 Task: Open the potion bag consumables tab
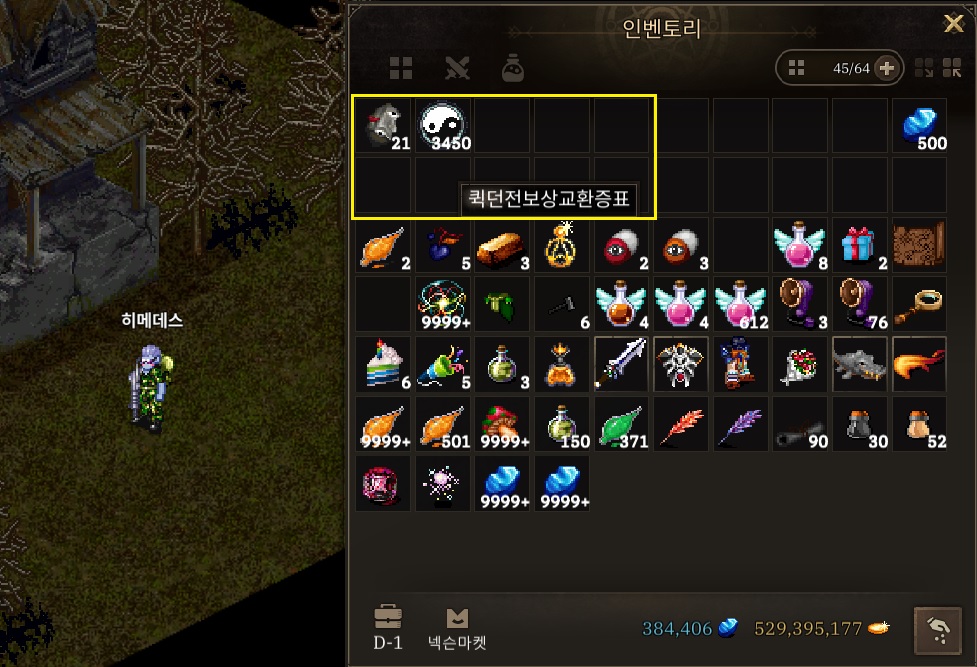click(x=513, y=68)
